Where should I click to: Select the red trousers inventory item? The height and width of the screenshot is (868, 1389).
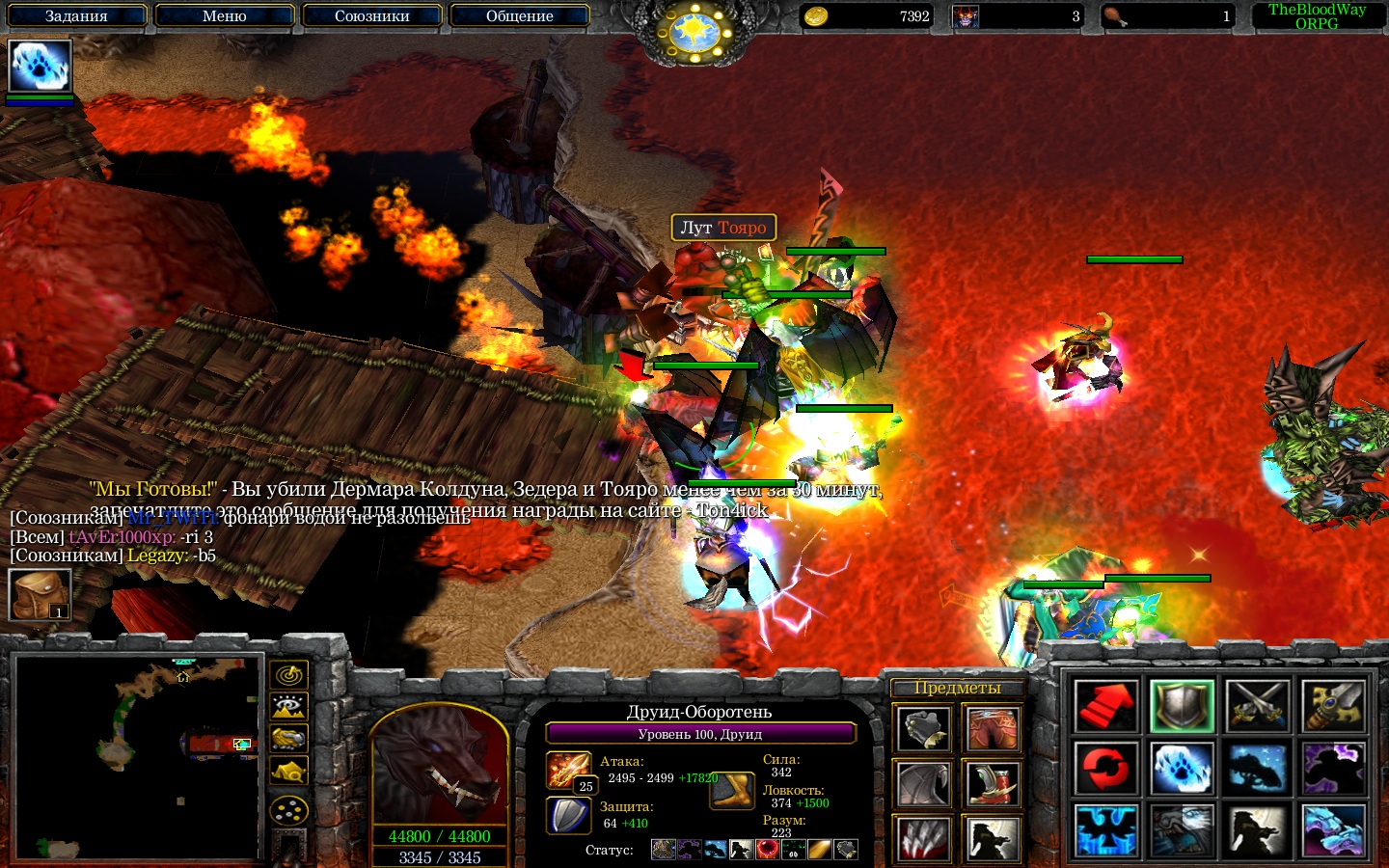(993, 729)
